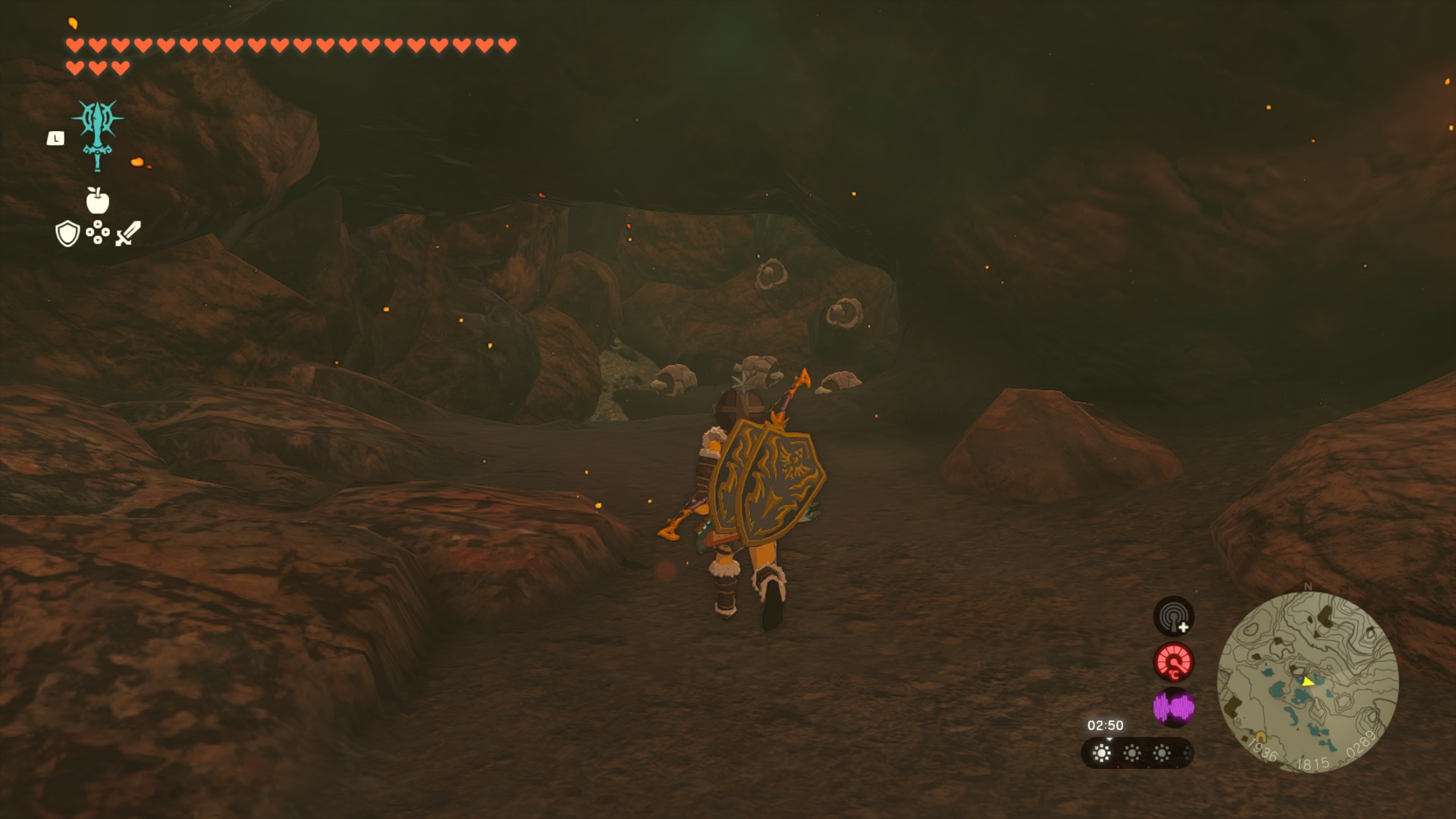
Task: Click the apple quick-item icon
Action: pyautogui.click(x=98, y=201)
